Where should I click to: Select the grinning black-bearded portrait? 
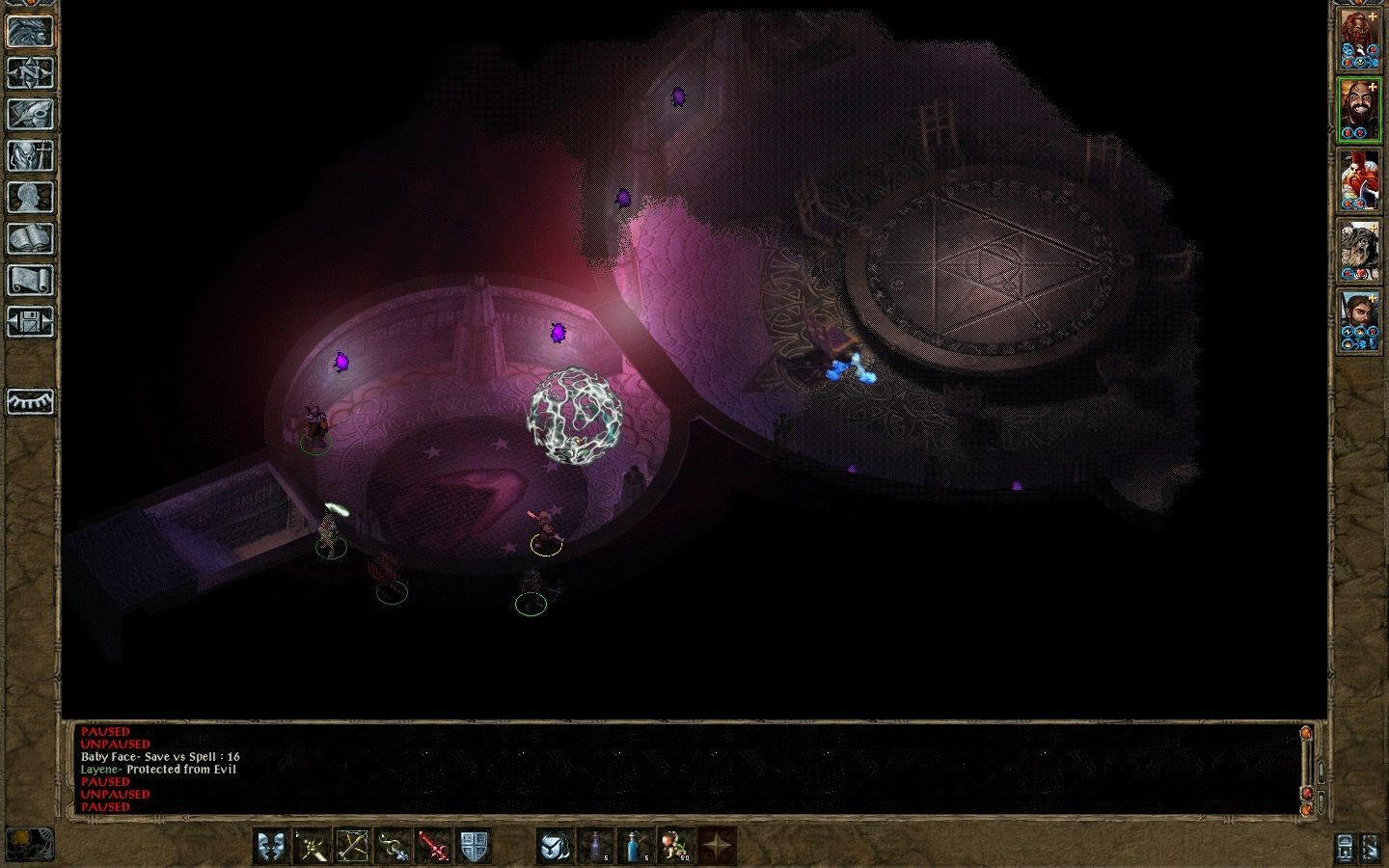coord(1360,110)
